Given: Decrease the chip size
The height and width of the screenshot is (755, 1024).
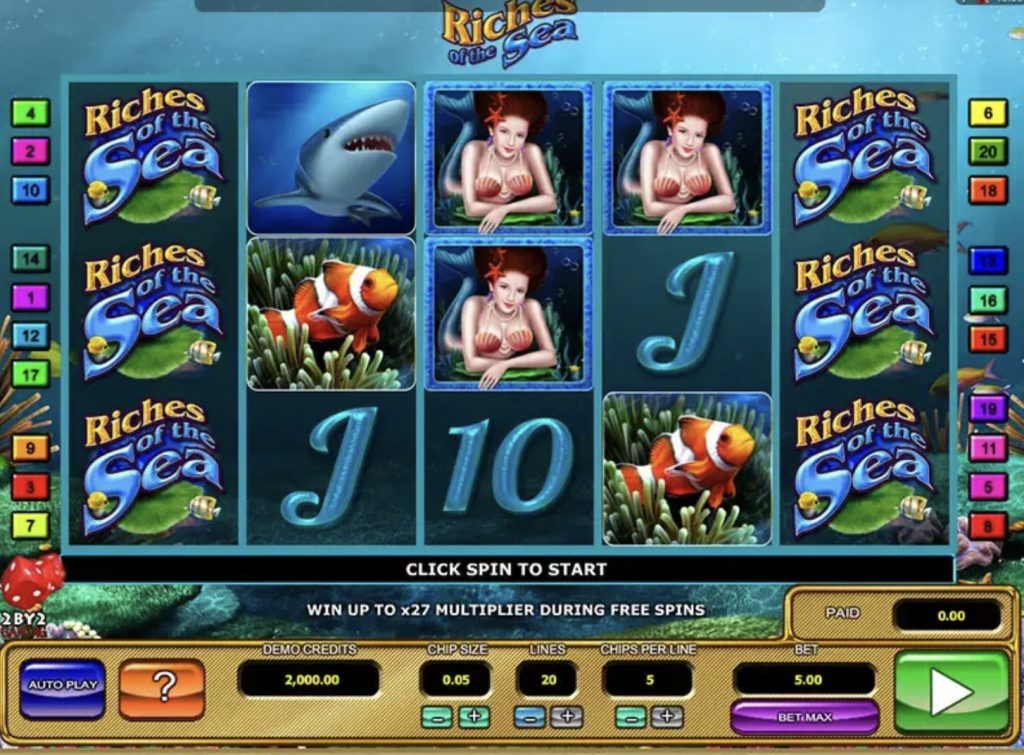Looking at the screenshot, I should coord(437,717).
